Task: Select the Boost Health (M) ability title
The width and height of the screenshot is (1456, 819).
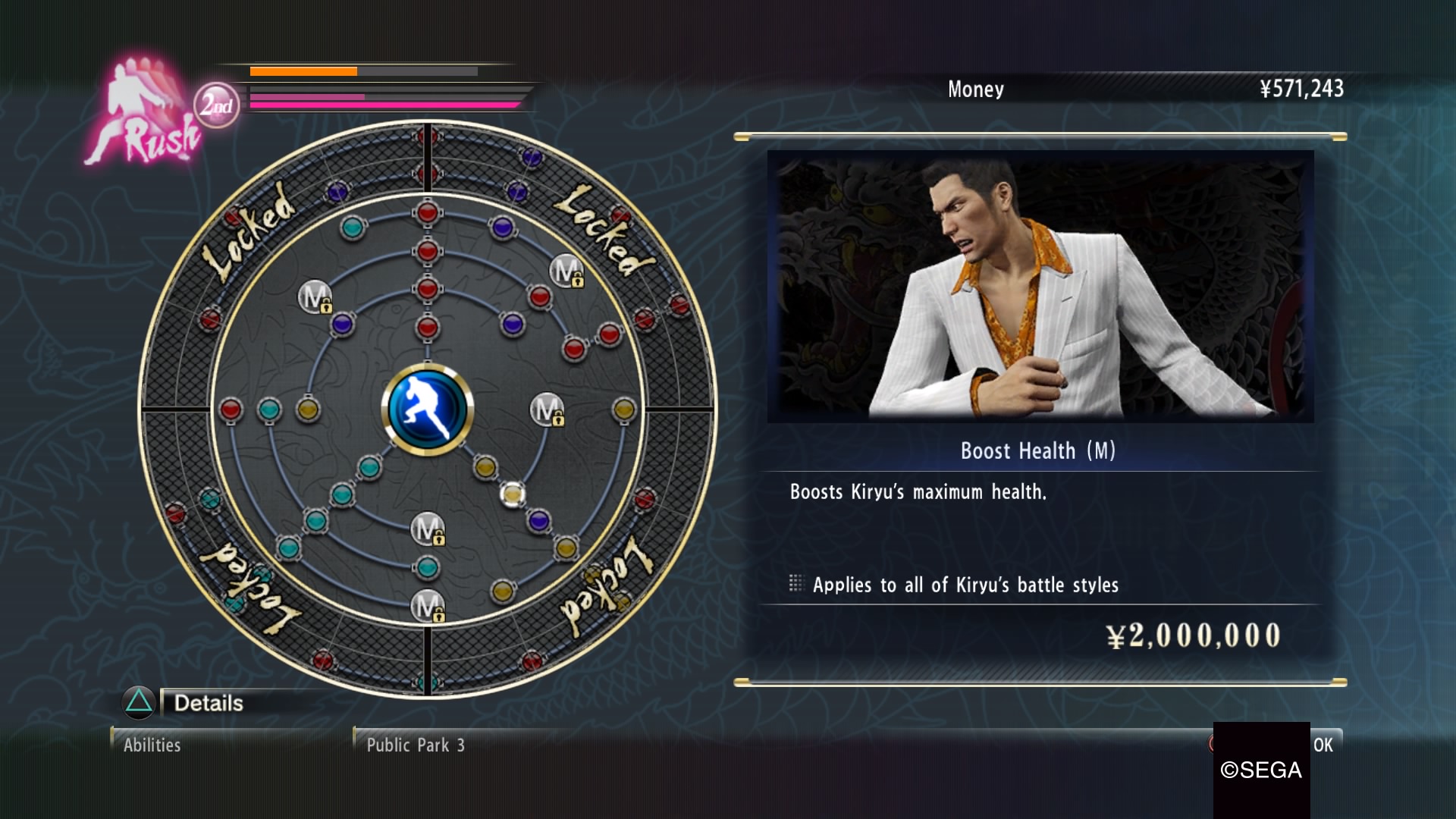Action: pos(1037,451)
